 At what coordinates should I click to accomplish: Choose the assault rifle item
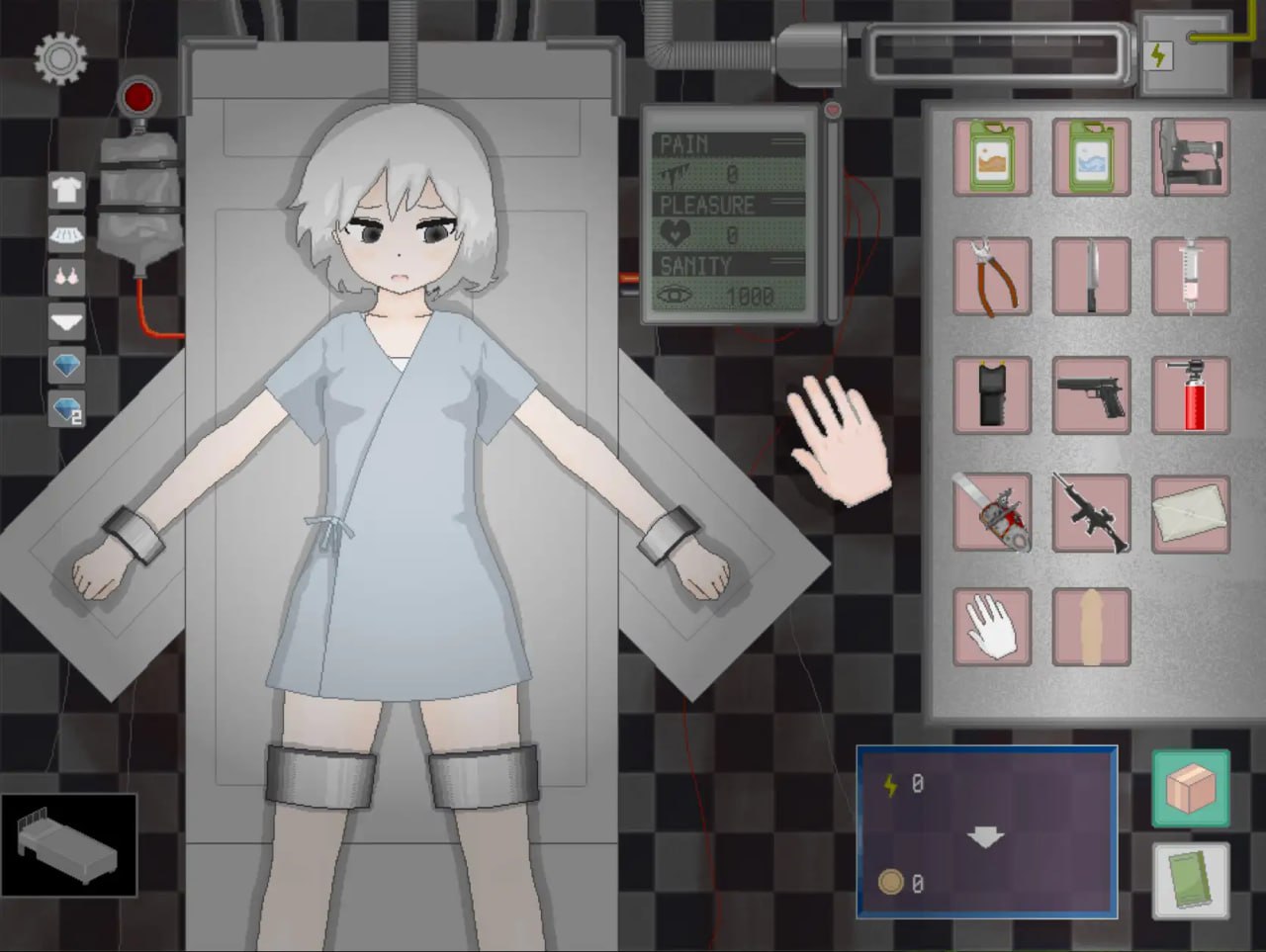pos(1091,514)
